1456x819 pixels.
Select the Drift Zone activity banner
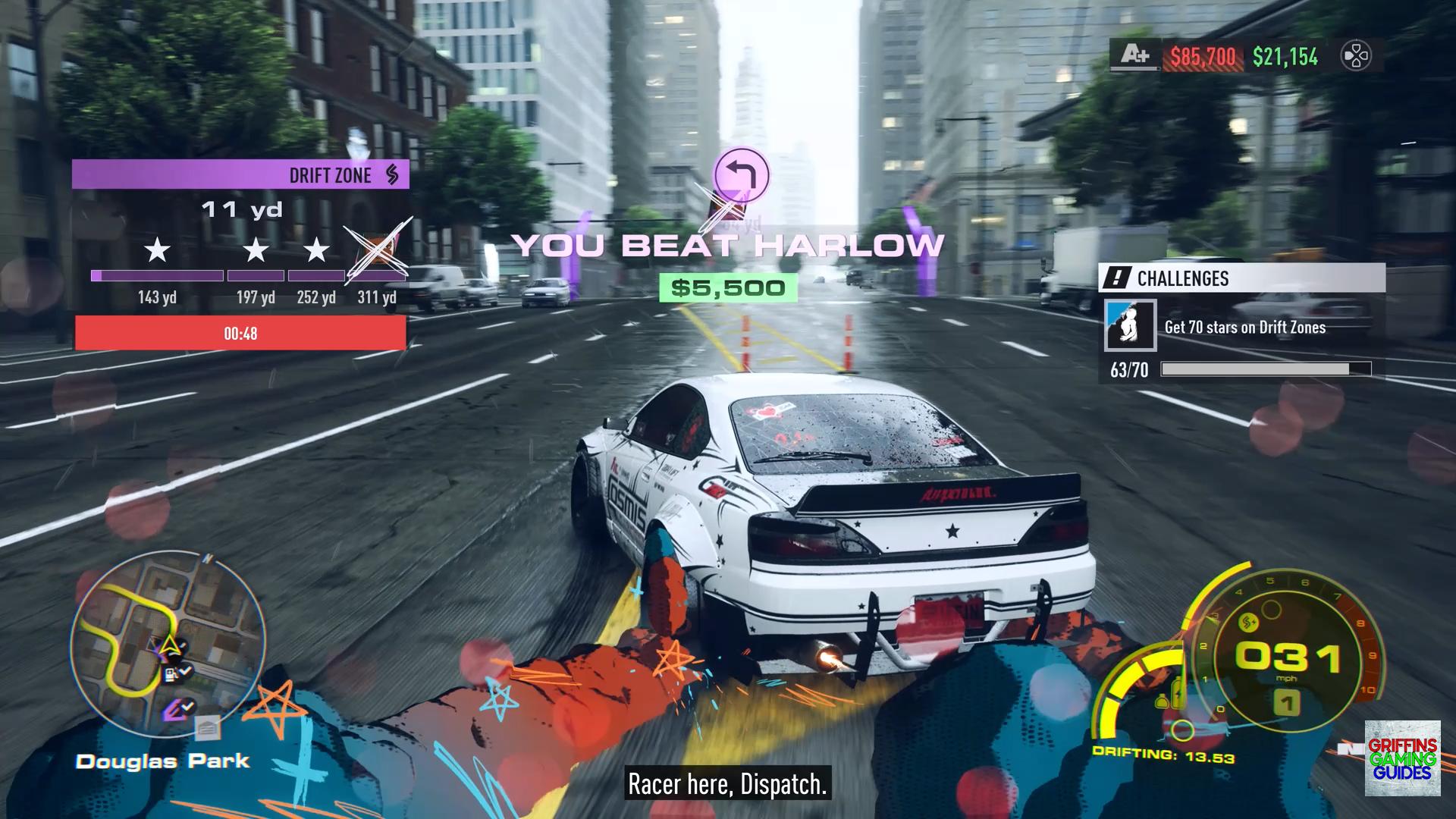point(240,175)
